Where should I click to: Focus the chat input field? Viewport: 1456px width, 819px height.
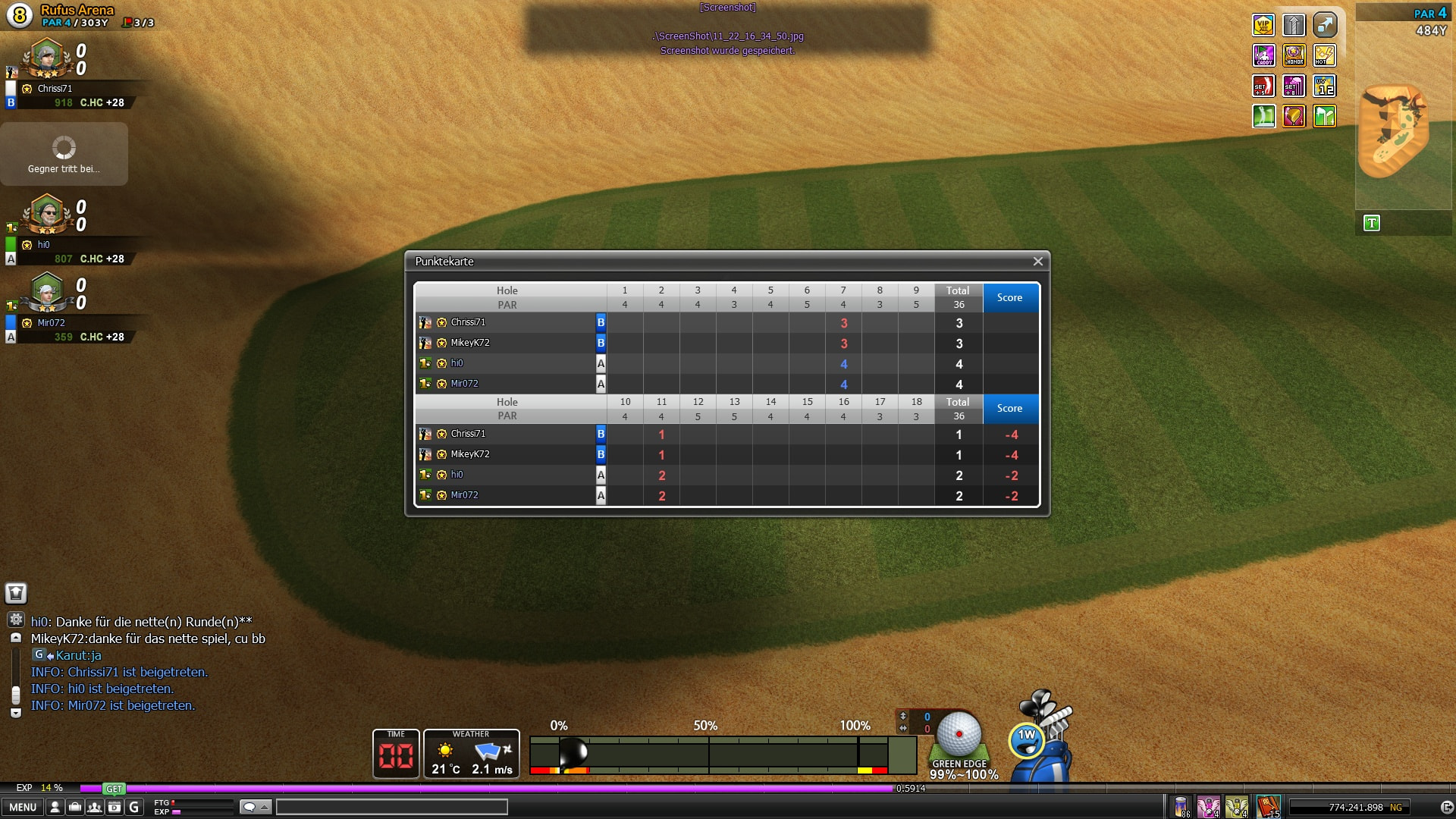pyautogui.click(x=391, y=807)
